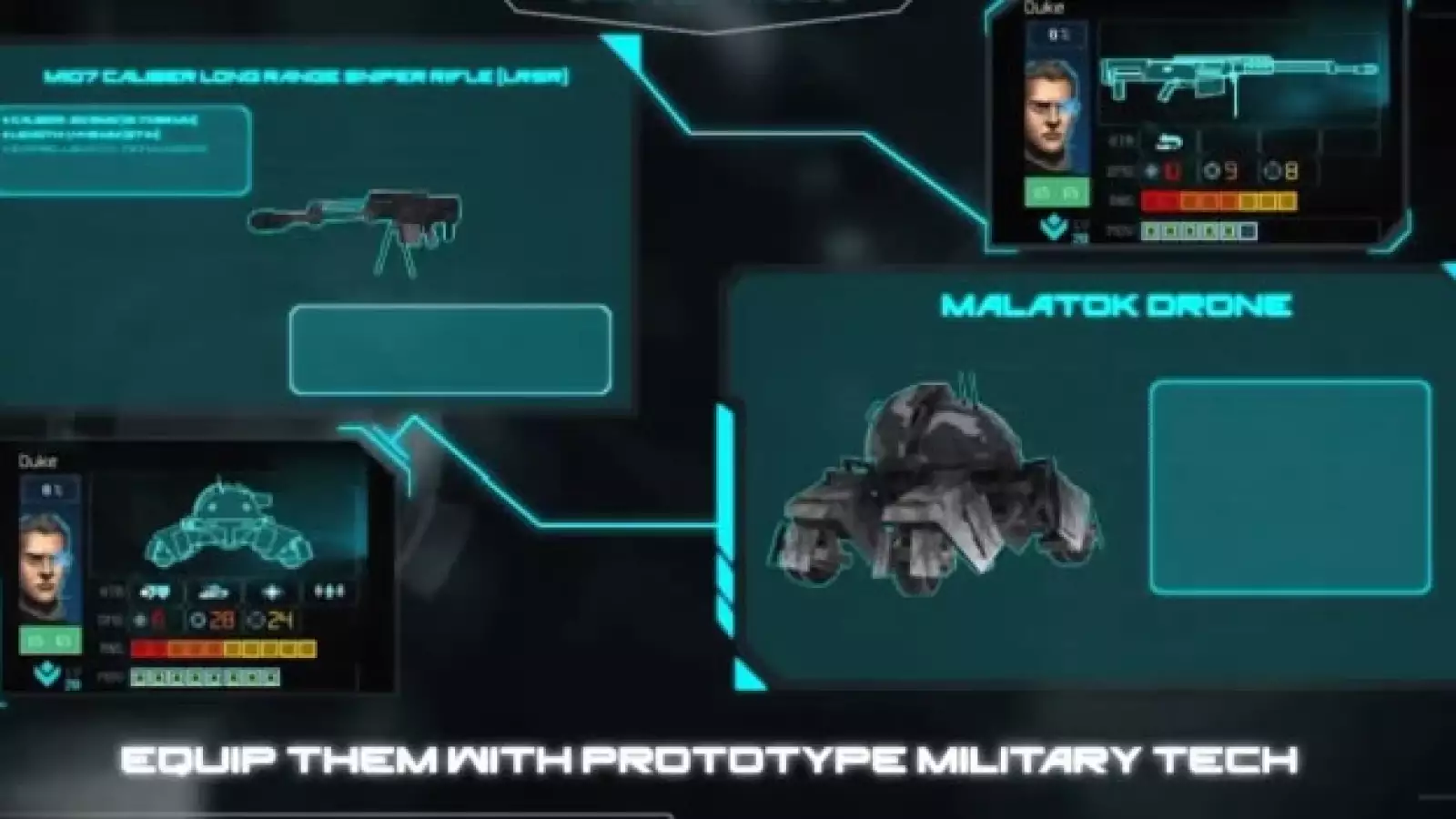
Task: Expand the empty description box under the sniper rifle
Action: pos(450,349)
